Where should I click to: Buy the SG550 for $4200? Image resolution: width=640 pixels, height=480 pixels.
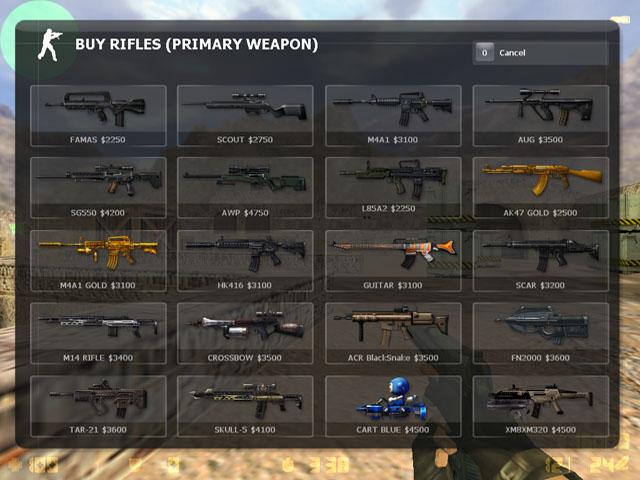[98, 187]
